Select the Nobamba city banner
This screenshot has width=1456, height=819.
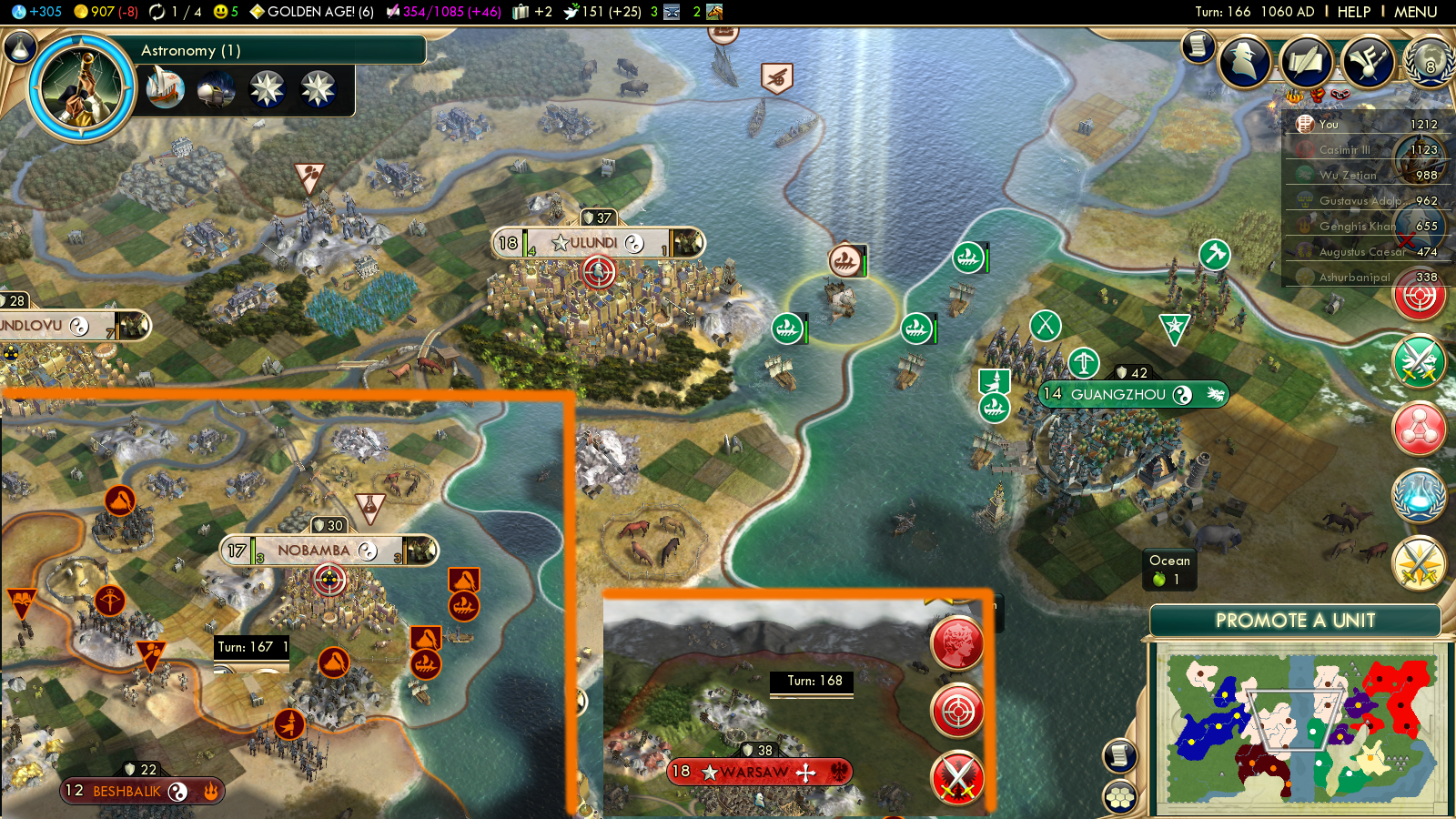tap(314, 551)
